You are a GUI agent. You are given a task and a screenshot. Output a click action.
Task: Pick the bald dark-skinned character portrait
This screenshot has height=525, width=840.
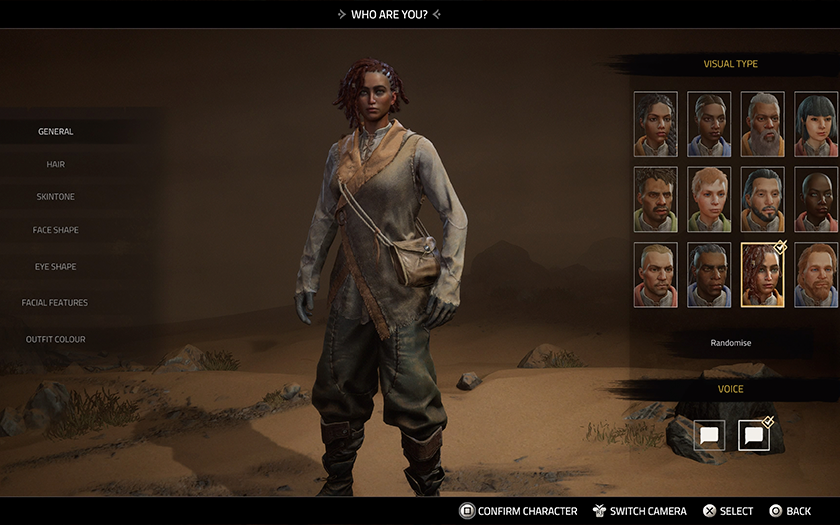[816, 199]
